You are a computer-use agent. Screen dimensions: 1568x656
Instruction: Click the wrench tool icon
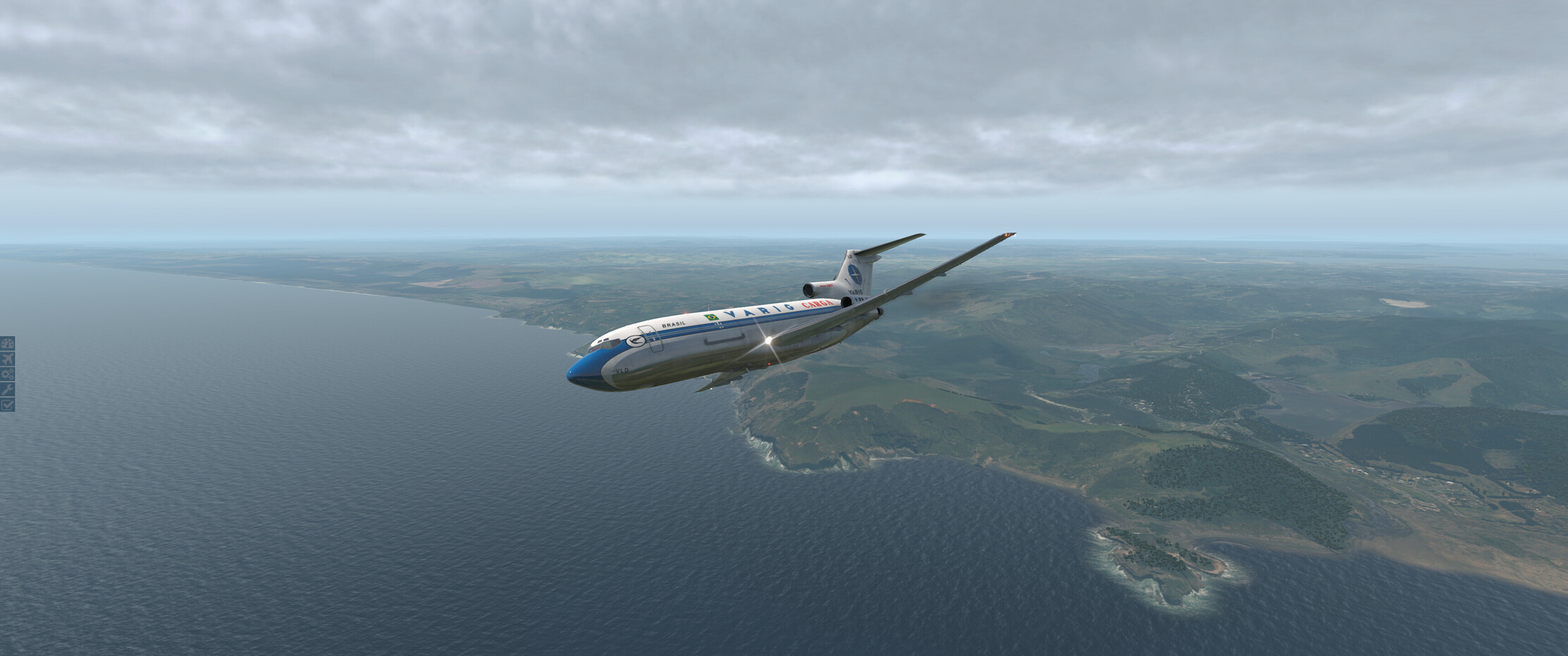click(x=7, y=389)
